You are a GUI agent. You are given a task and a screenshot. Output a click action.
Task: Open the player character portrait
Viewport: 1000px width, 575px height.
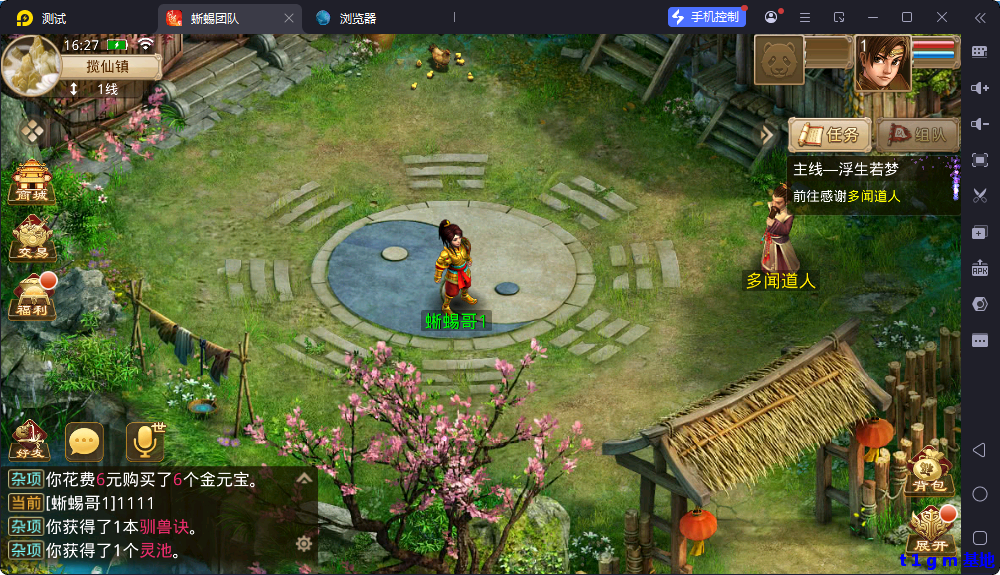tap(882, 63)
